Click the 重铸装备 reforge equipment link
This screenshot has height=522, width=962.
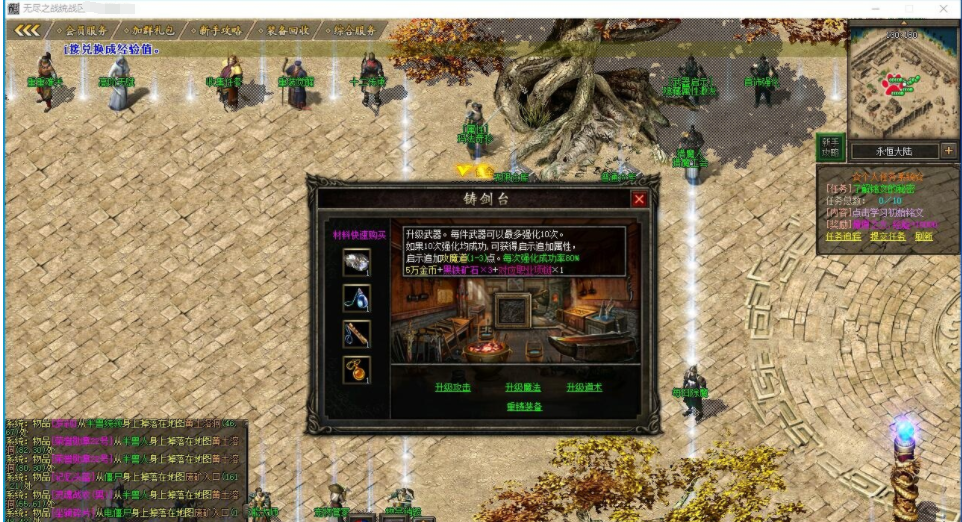pyautogui.click(x=523, y=407)
